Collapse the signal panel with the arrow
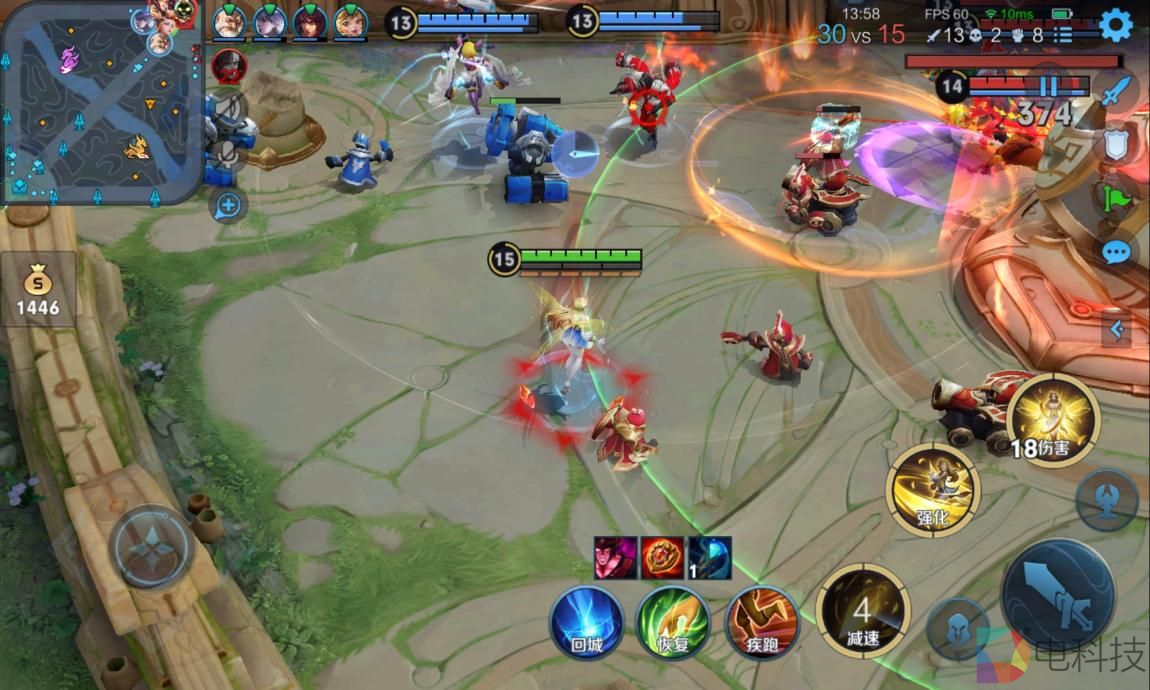Image resolution: width=1150 pixels, height=690 pixels. point(1116,329)
